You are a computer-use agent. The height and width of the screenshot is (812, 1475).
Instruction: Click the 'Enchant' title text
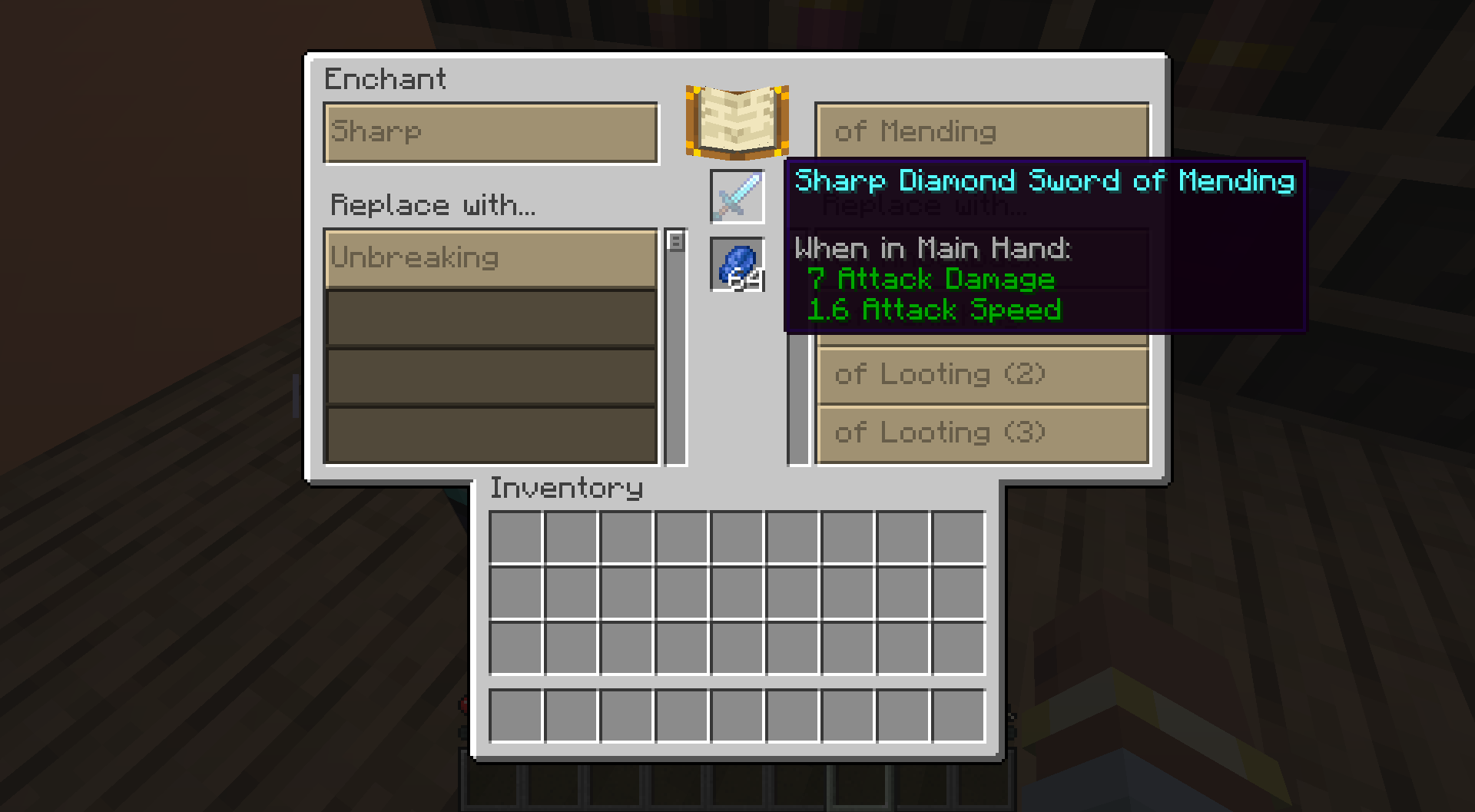(386, 79)
